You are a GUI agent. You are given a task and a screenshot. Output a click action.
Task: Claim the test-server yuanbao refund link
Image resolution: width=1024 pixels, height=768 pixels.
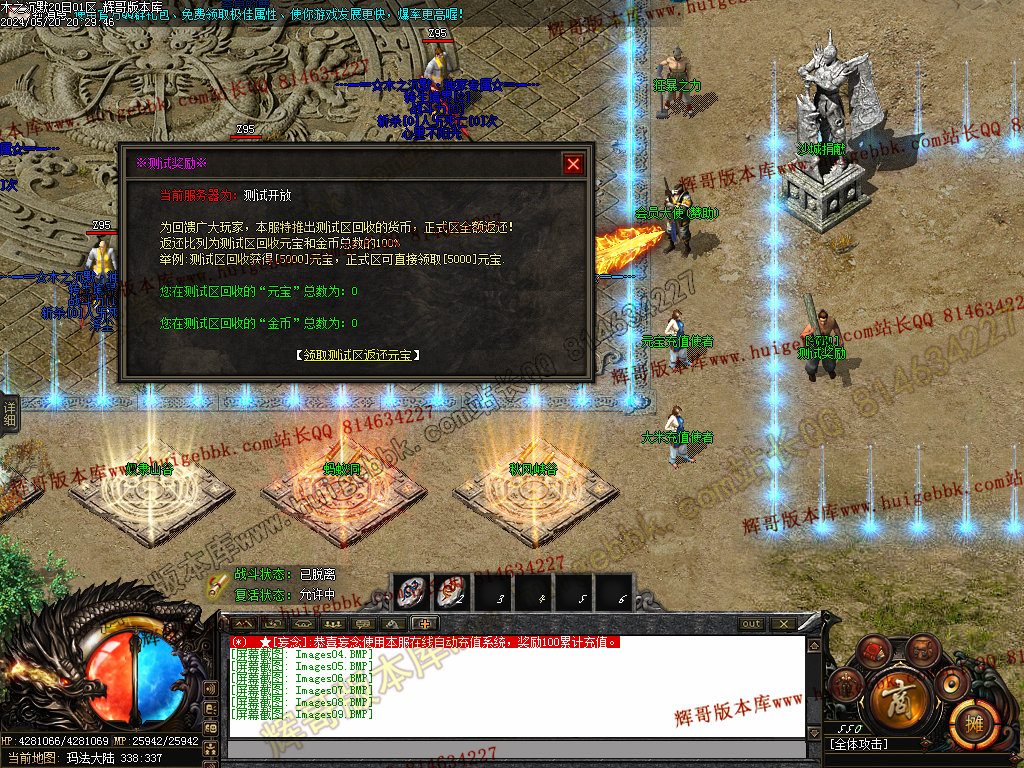point(358,355)
